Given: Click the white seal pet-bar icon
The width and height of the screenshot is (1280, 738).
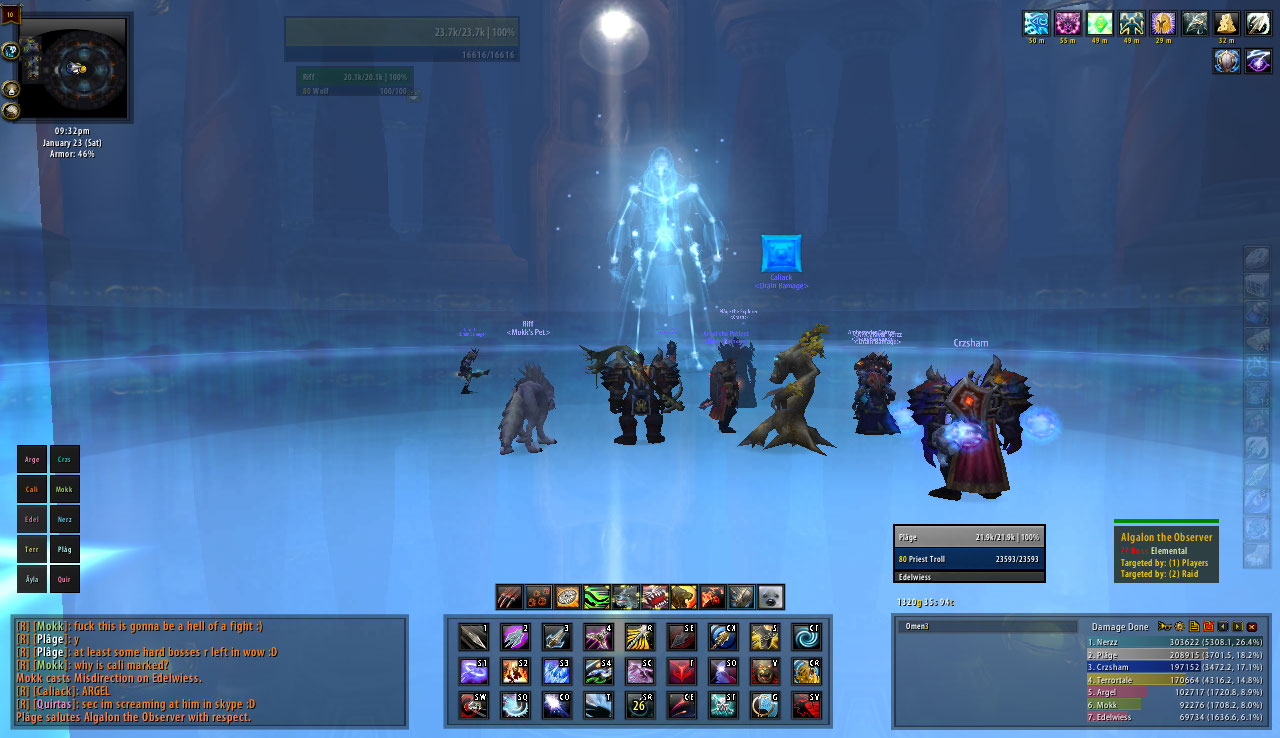Looking at the screenshot, I should [770, 597].
